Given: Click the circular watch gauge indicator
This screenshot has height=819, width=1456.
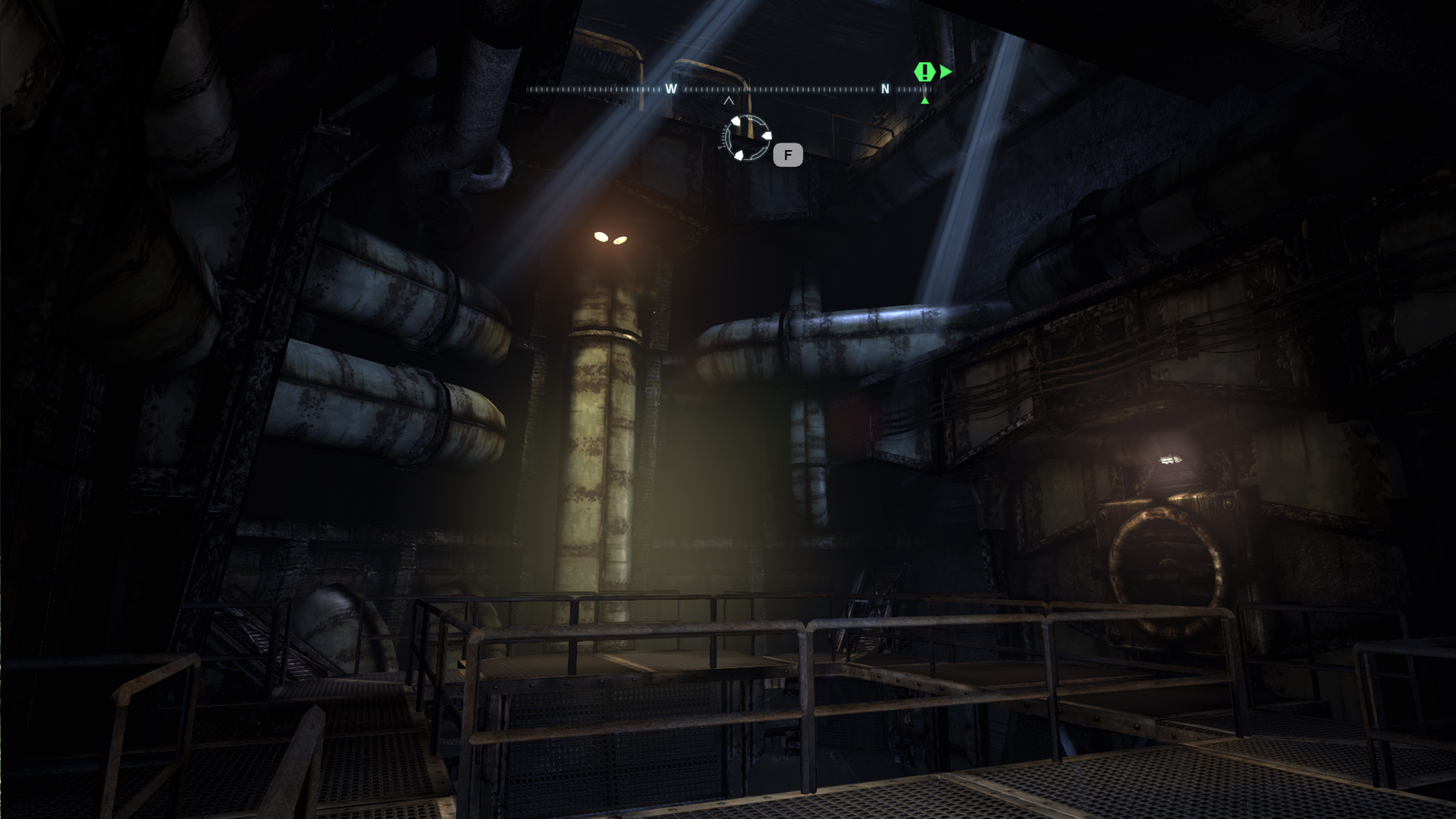Looking at the screenshot, I should coord(746,136).
